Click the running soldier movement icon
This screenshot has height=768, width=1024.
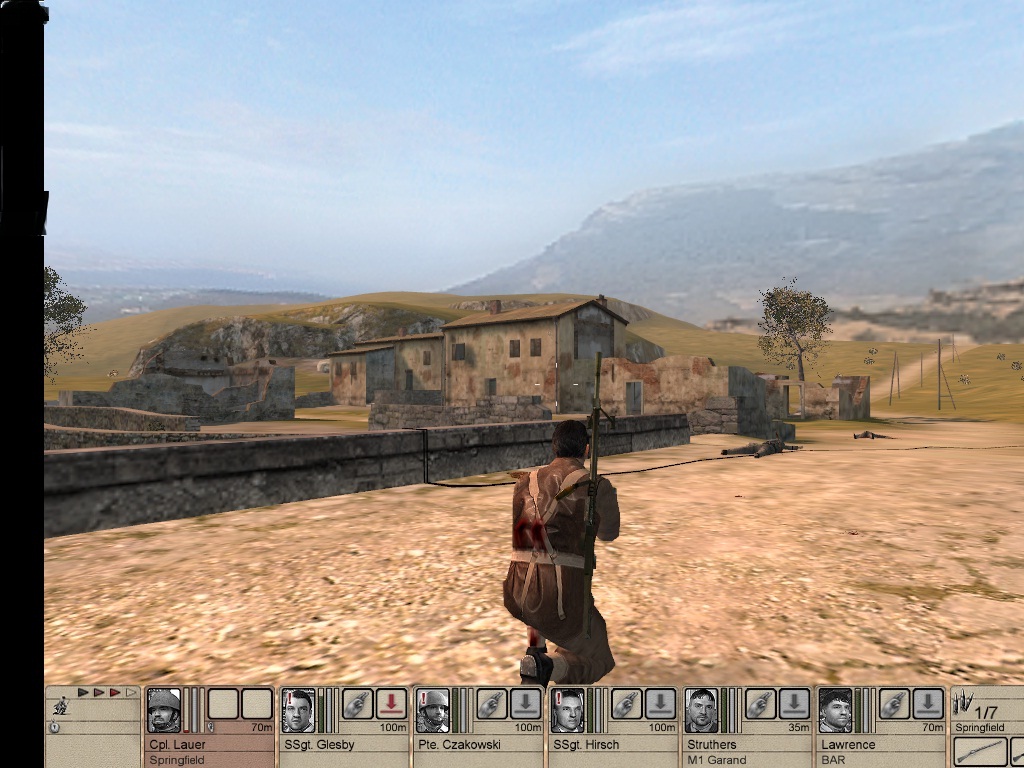point(60,707)
